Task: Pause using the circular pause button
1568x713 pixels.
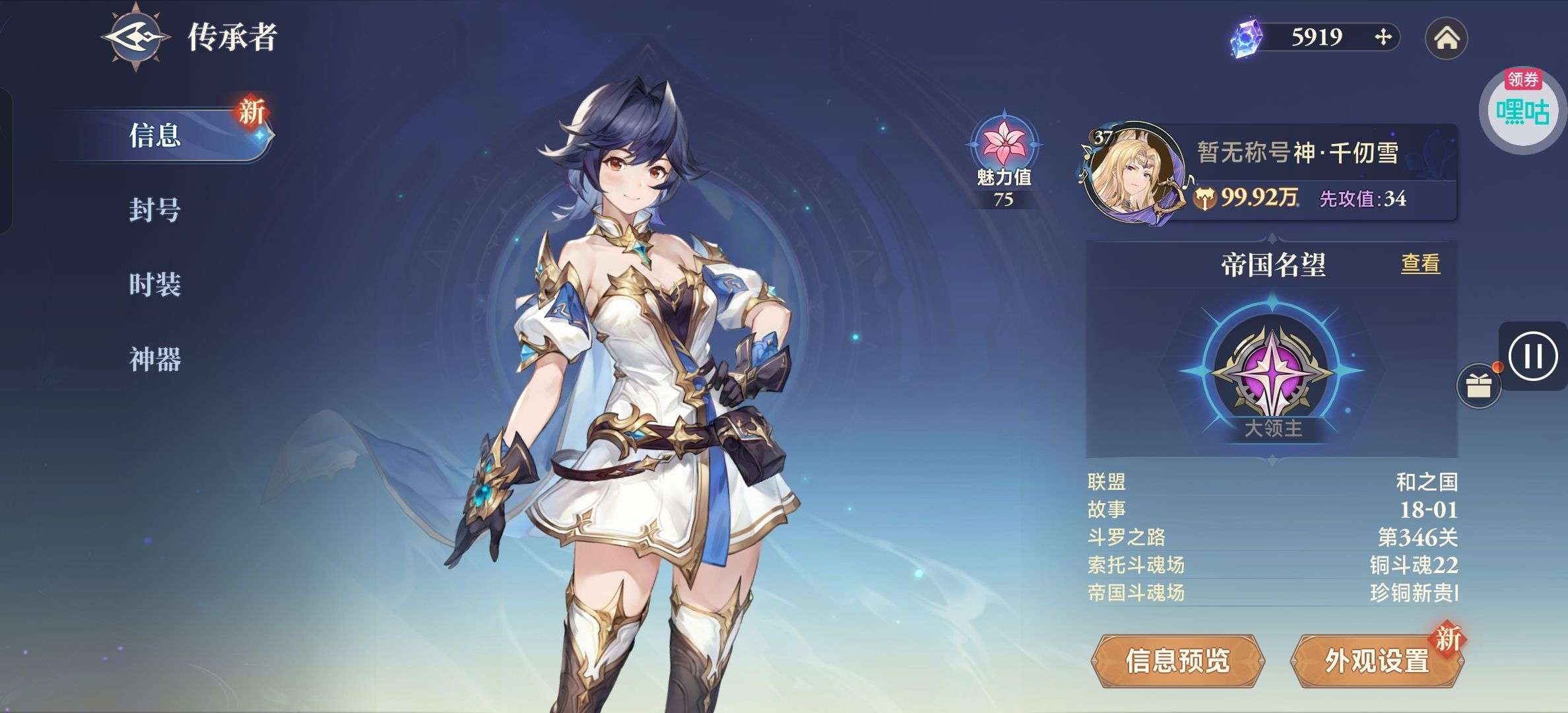Action: click(x=1532, y=356)
